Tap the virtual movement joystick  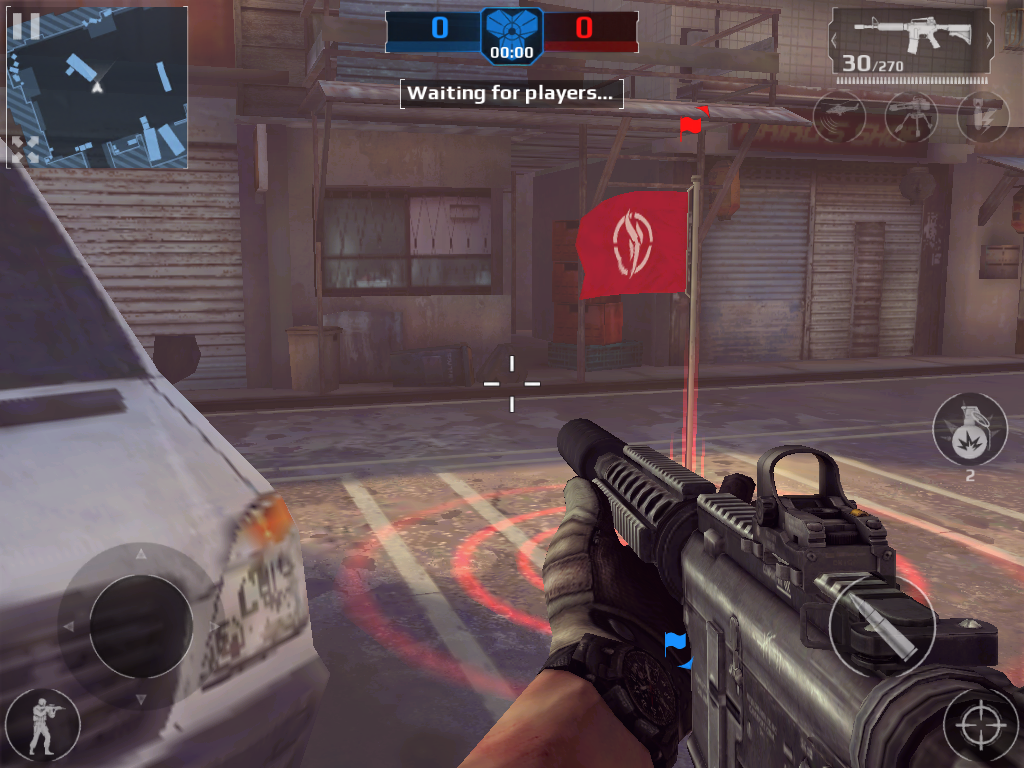click(x=140, y=626)
